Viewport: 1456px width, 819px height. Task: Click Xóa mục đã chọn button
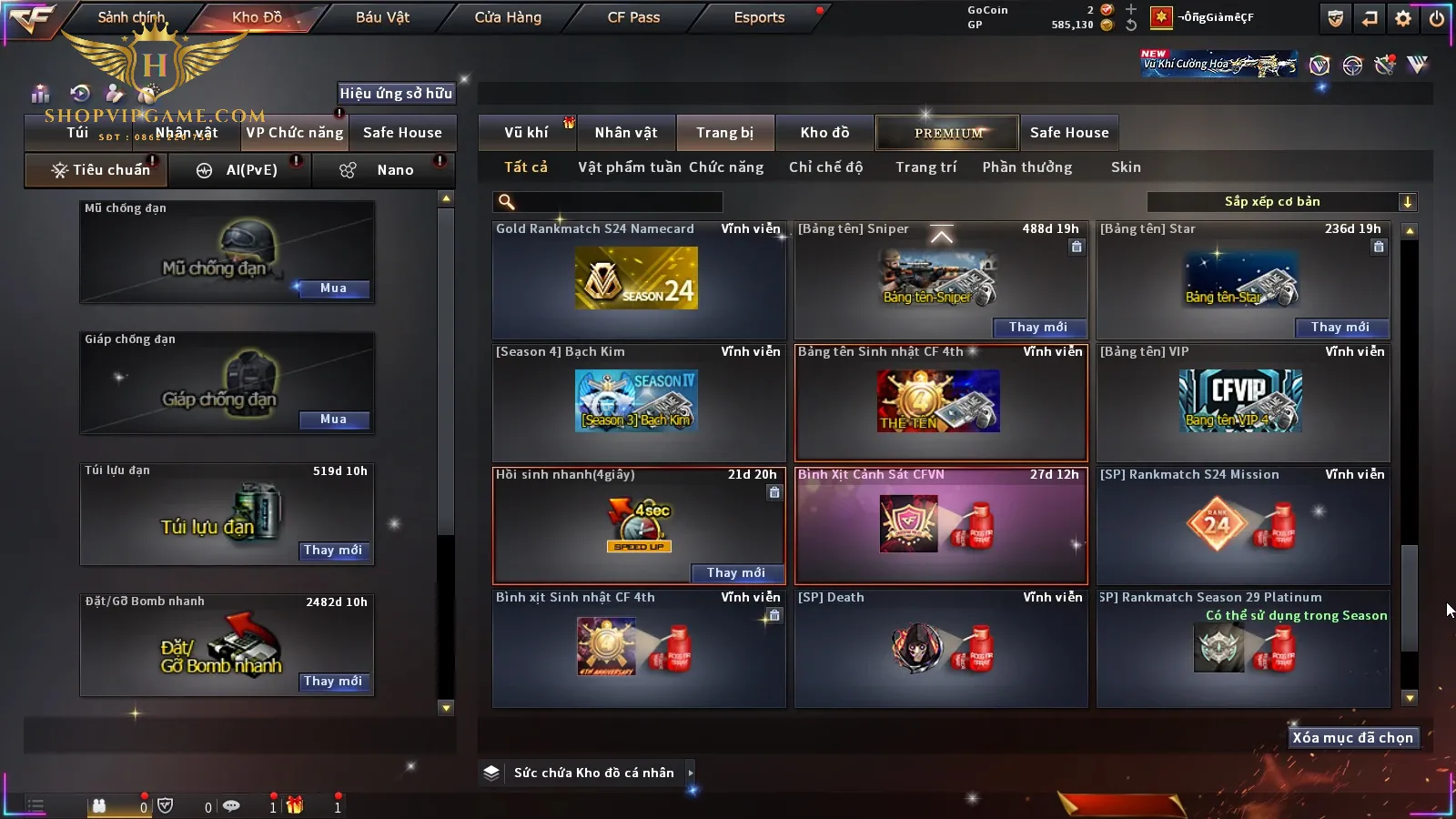tap(1352, 738)
